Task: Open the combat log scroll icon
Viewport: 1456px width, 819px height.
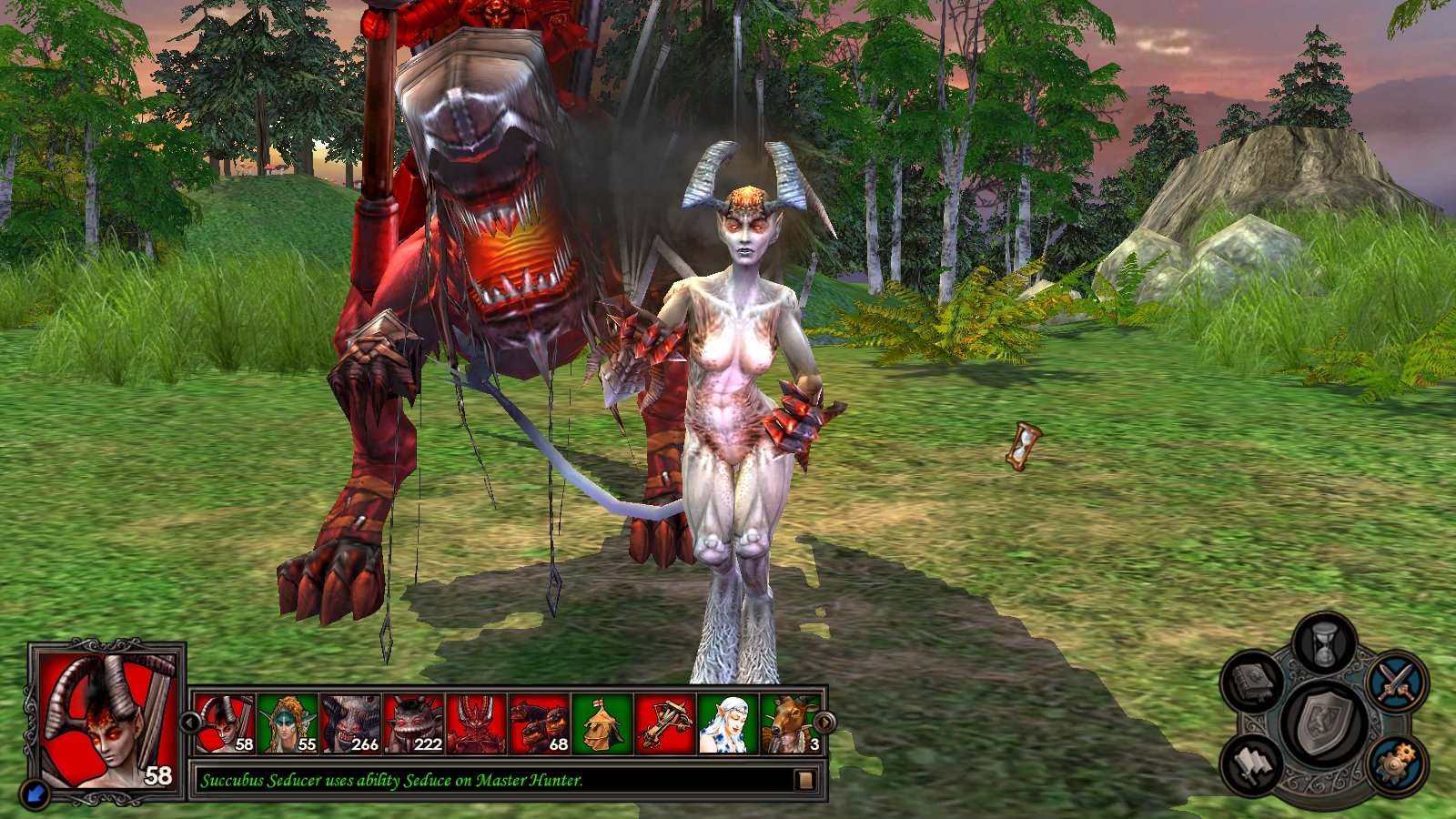Action: [x=804, y=780]
